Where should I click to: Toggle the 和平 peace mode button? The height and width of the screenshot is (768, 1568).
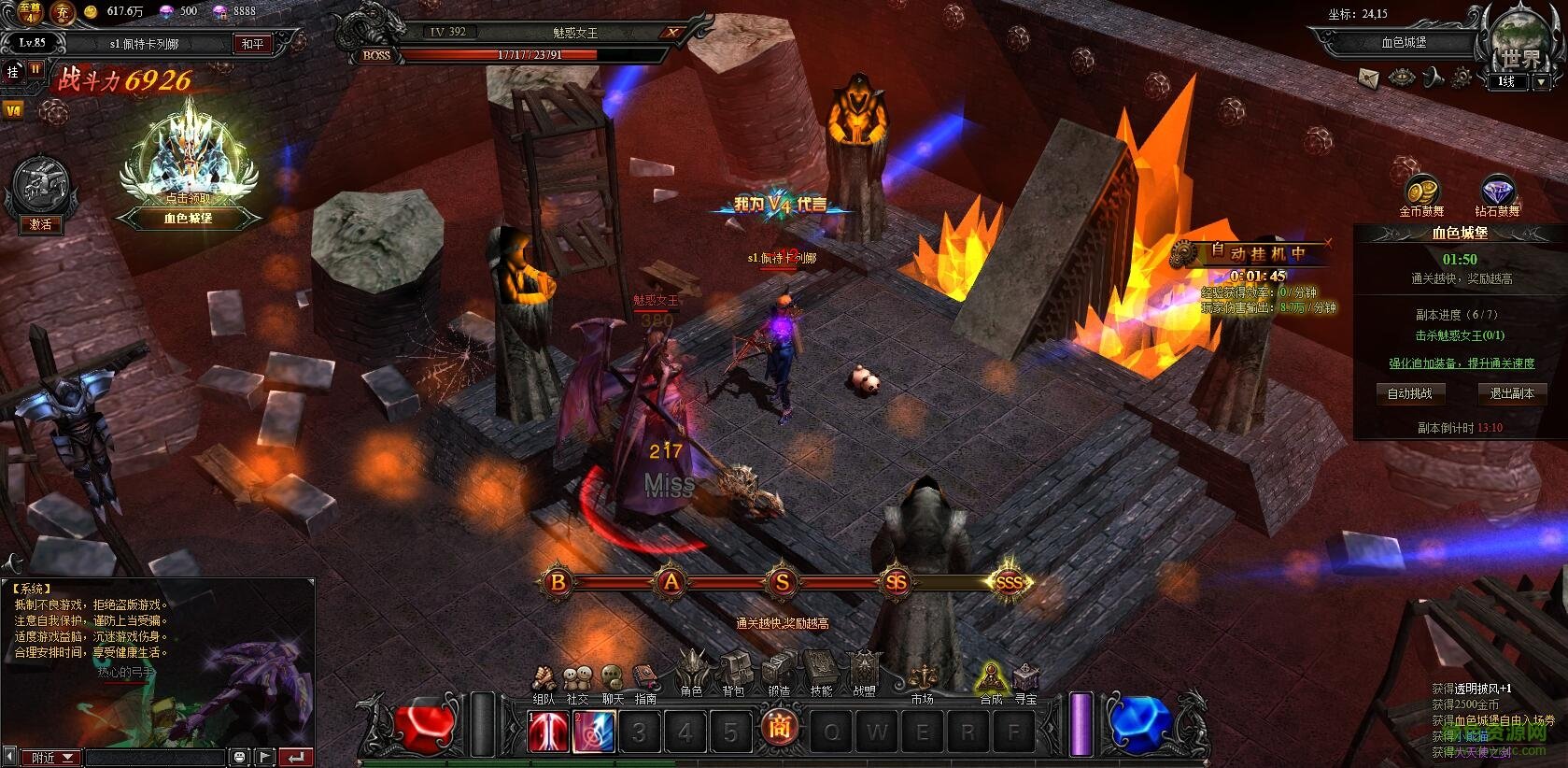(x=252, y=44)
